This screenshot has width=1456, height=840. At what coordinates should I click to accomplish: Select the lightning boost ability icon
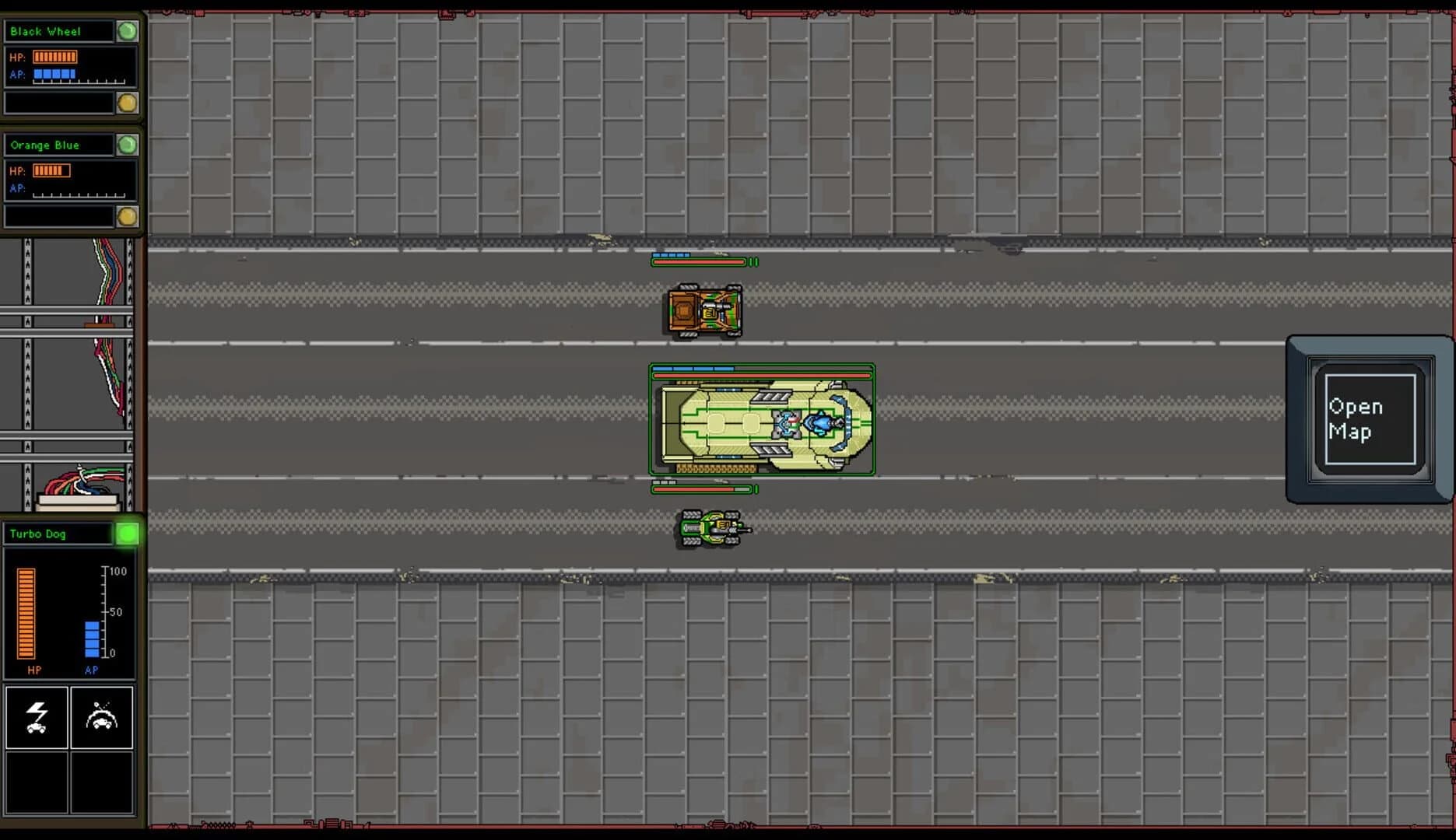coord(37,718)
